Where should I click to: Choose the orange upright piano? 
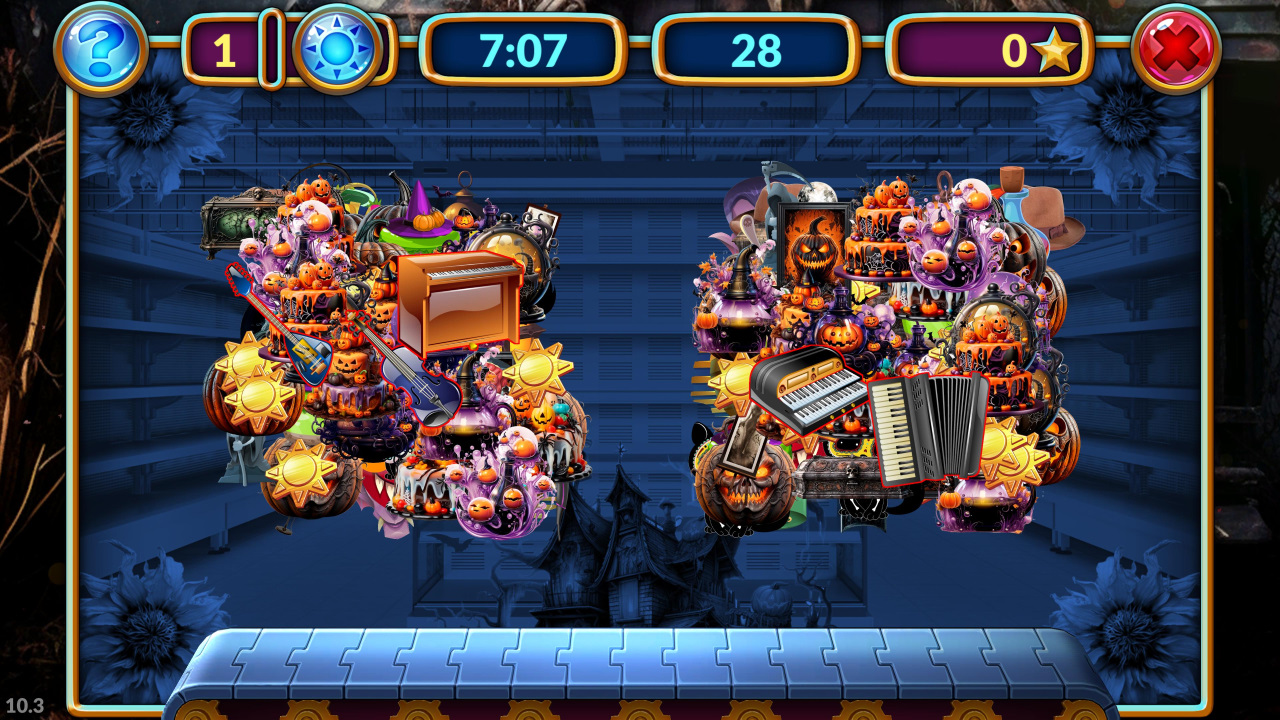pos(458,301)
